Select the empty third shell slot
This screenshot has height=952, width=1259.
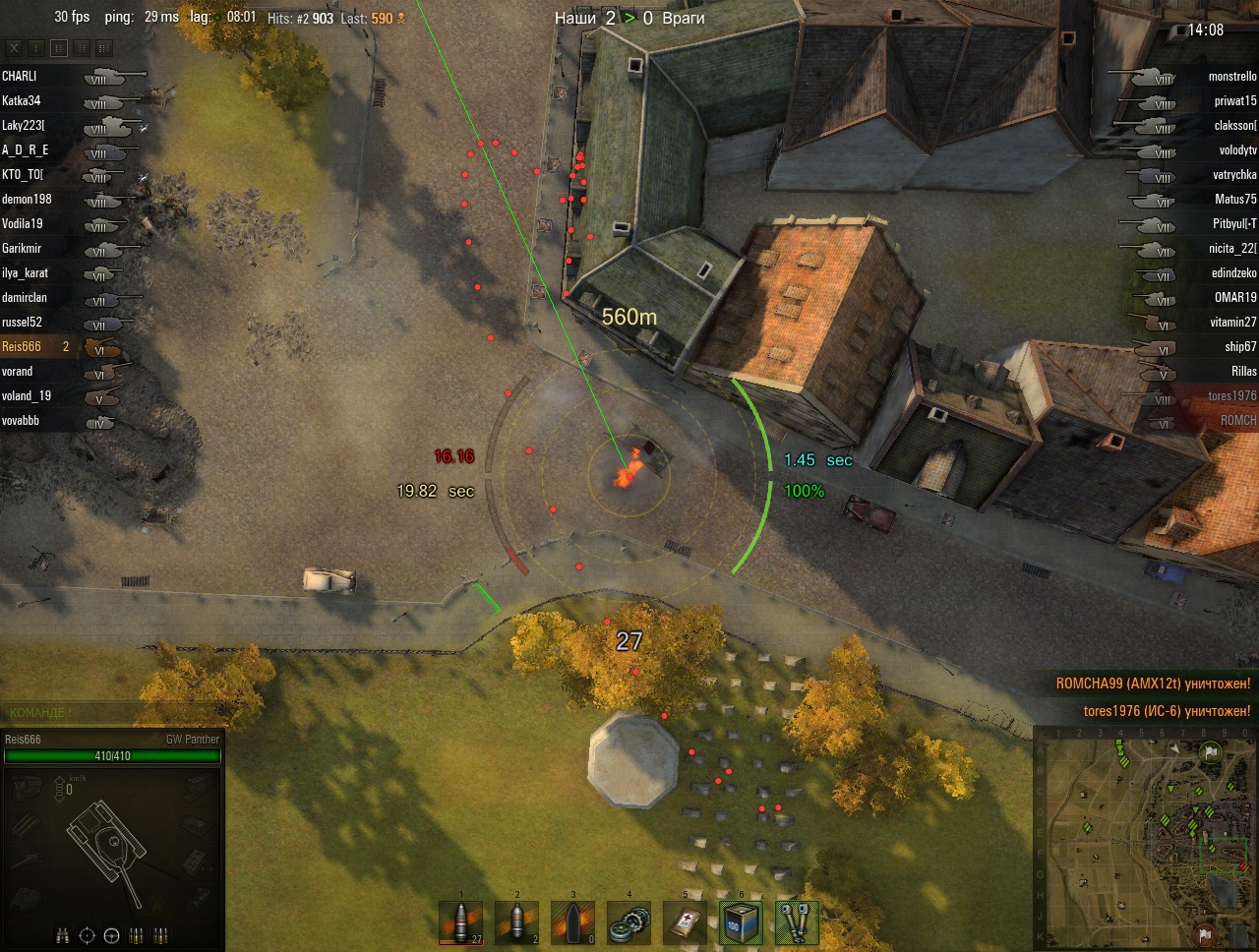tap(572, 924)
